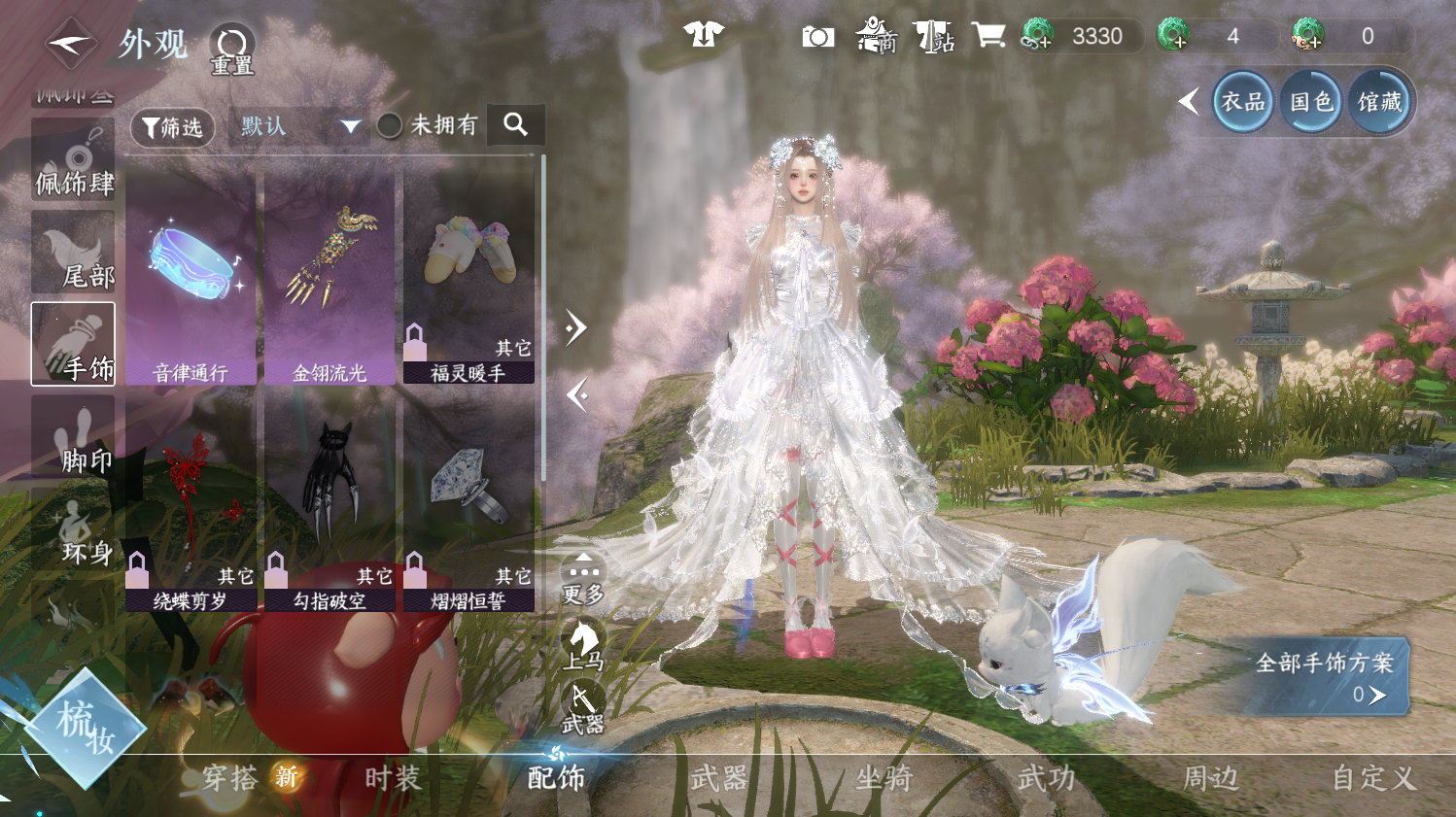Open the 梳妆 diamond button
Image resolution: width=1456 pixels, height=817 pixels.
[x=85, y=728]
